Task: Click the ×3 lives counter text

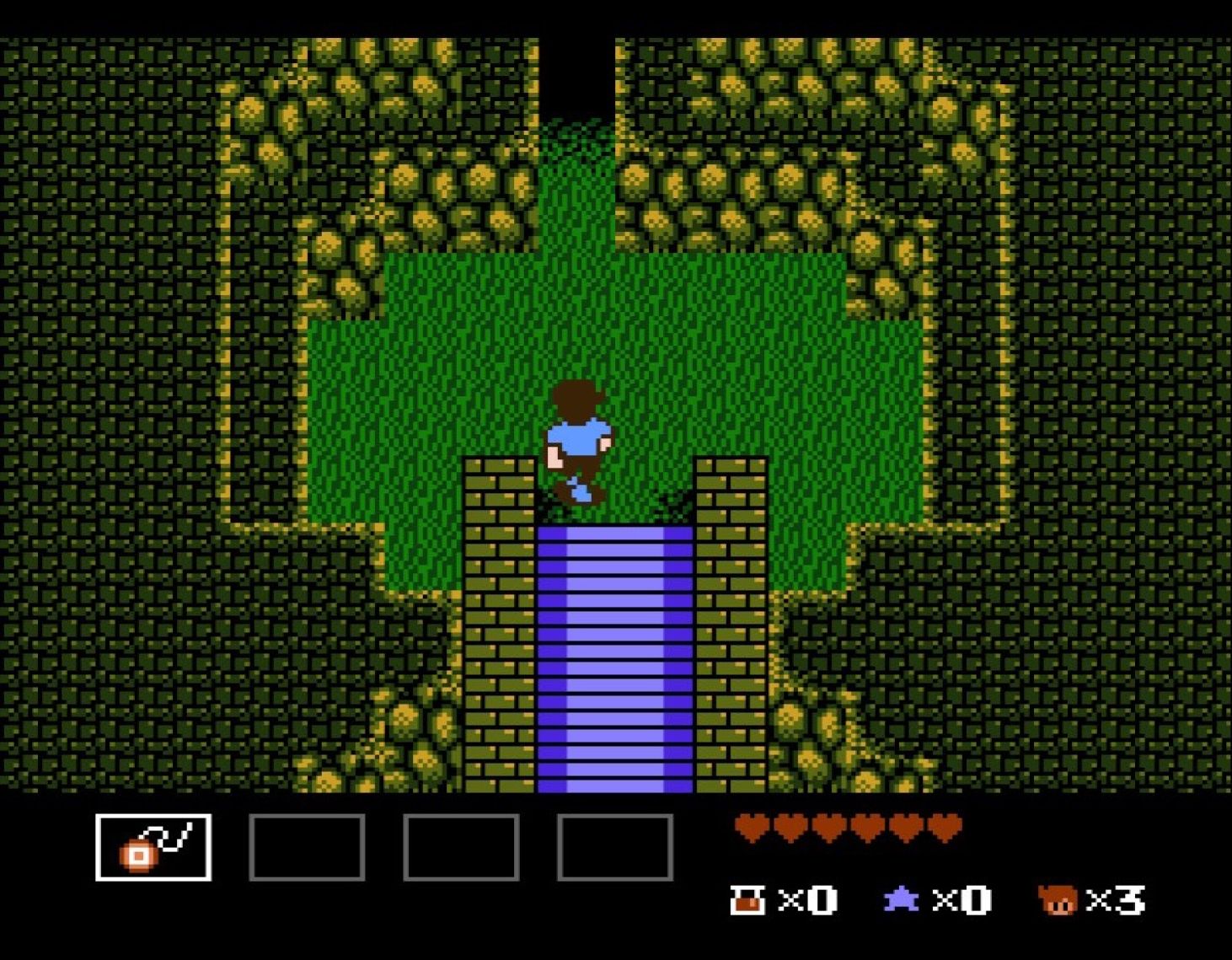Action: point(1117,900)
